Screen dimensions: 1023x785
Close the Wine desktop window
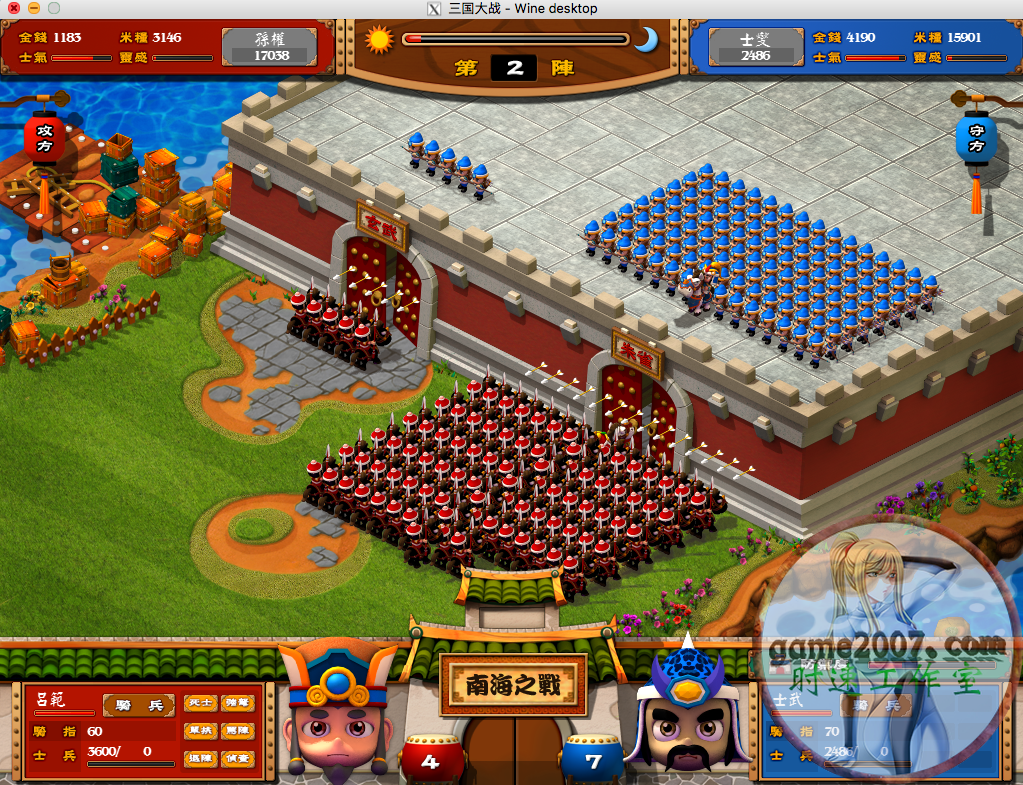point(11,8)
